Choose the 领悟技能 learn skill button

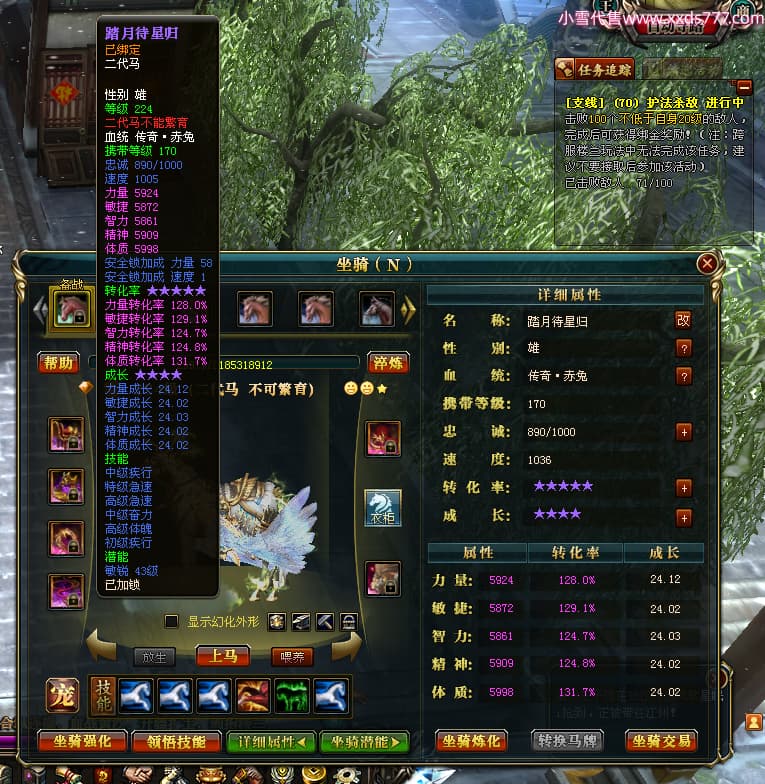point(177,741)
